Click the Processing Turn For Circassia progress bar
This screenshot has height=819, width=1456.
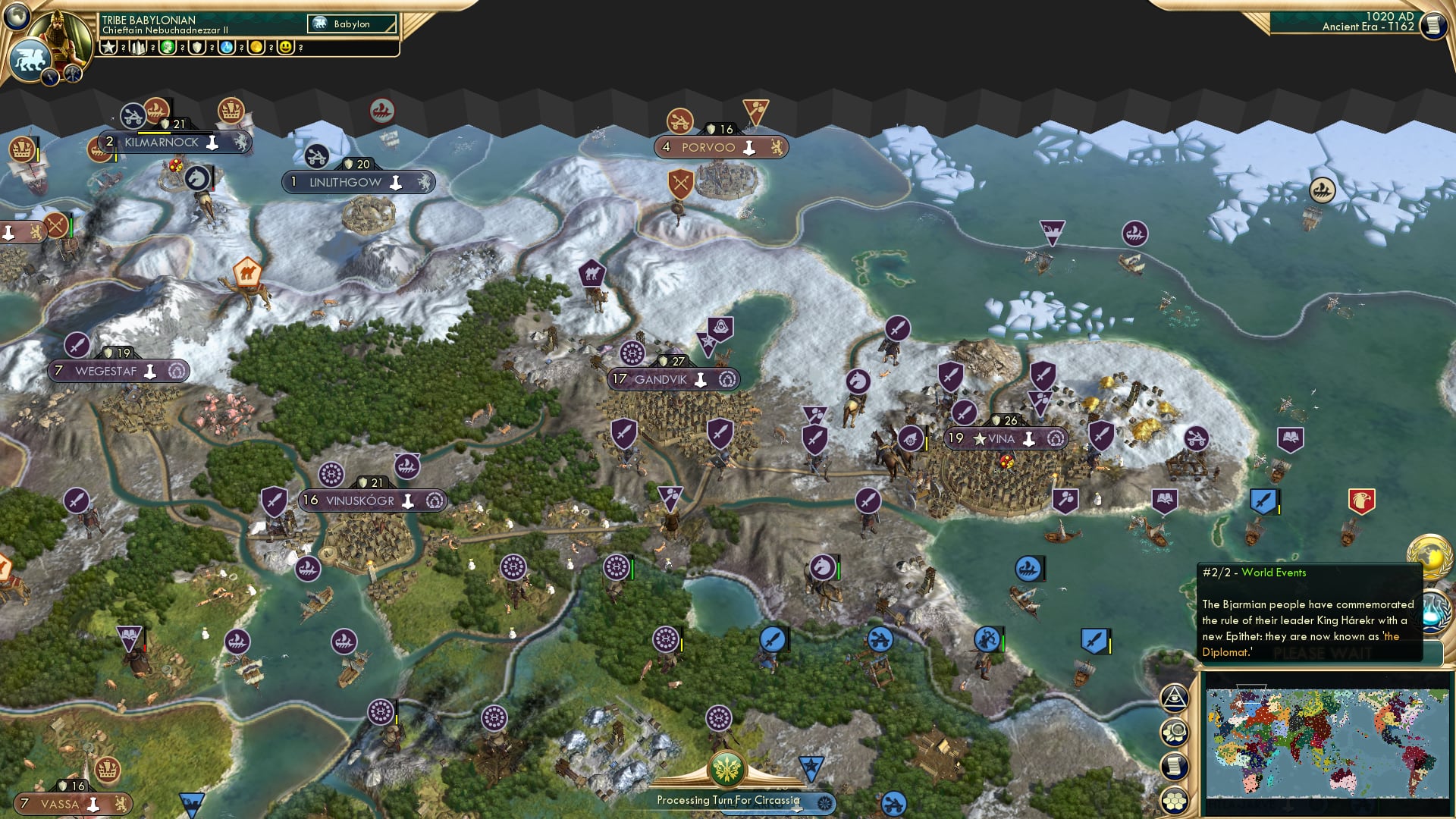point(728,800)
